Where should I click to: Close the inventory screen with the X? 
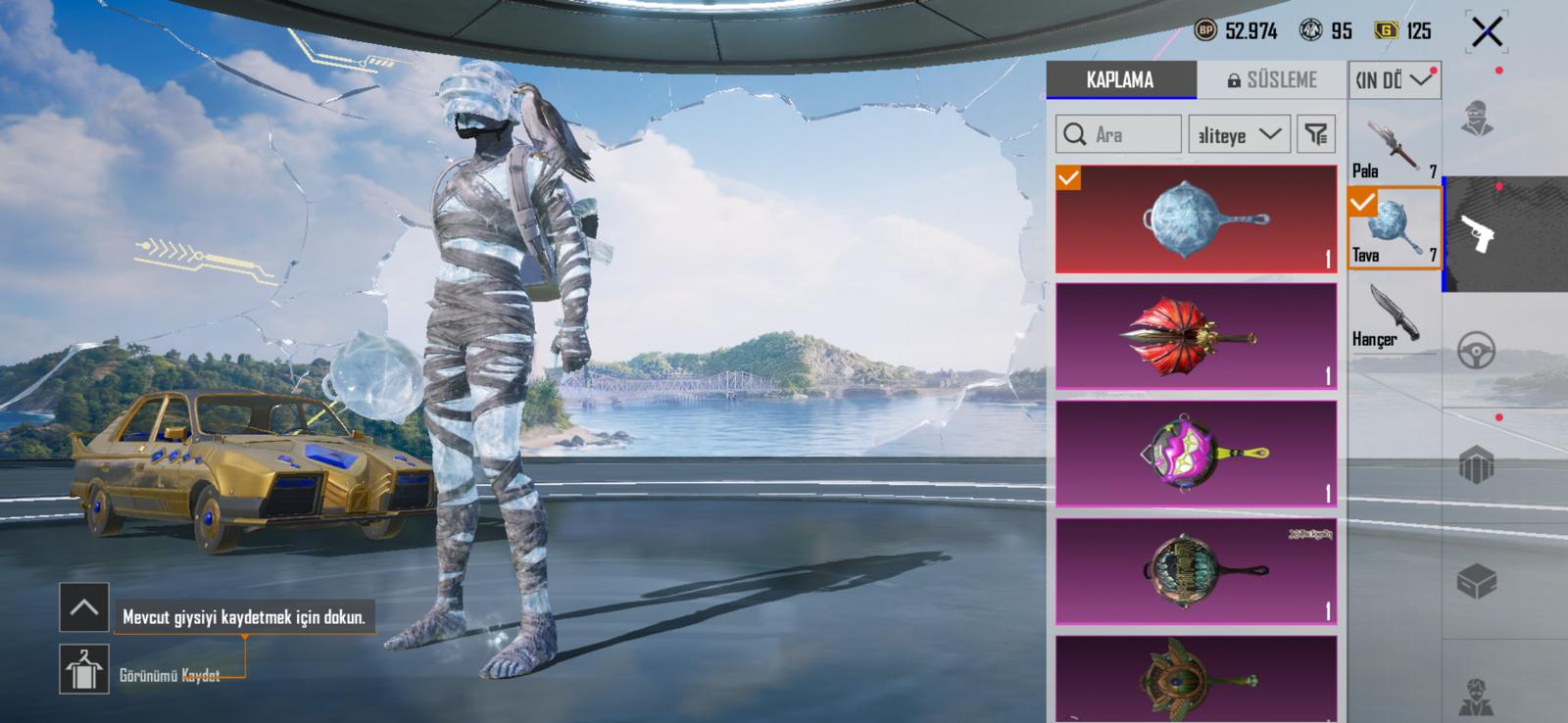click(x=1486, y=32)
